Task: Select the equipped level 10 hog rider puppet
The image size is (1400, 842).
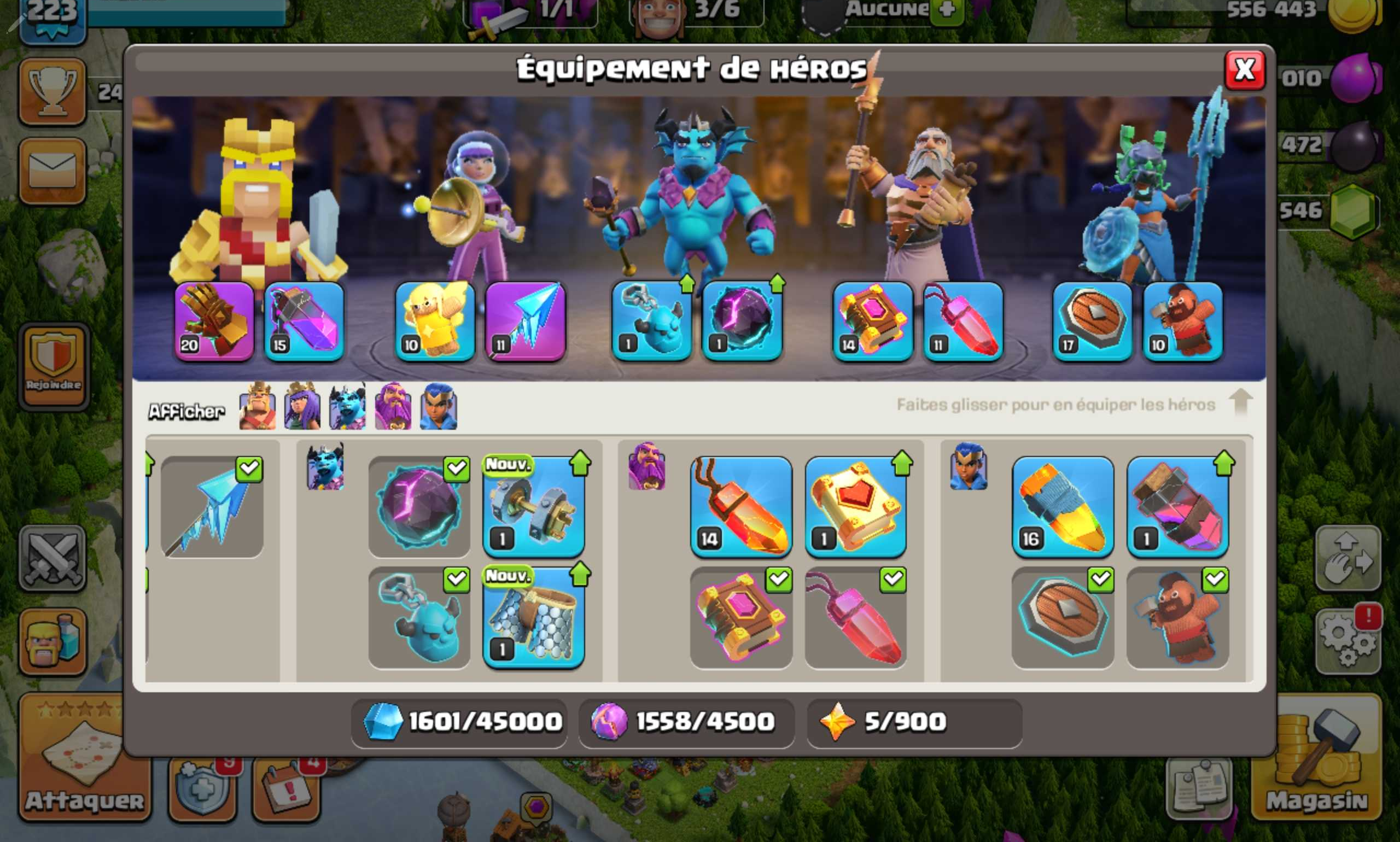Action: (x=1183, y=321)
